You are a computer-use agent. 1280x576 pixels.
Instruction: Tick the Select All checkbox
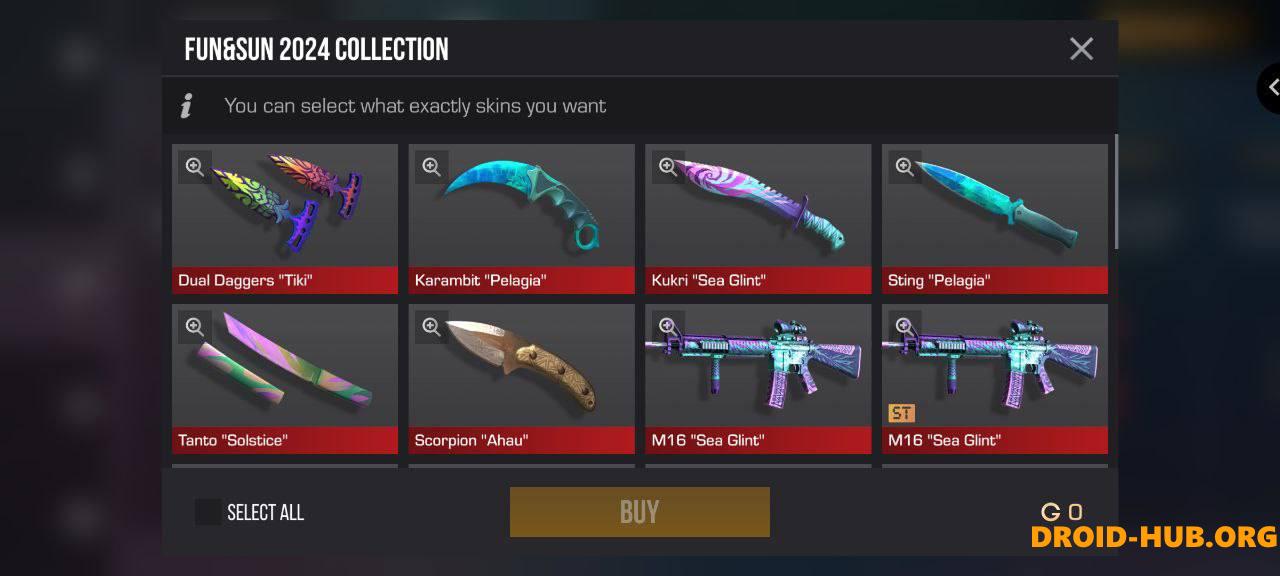208,512
